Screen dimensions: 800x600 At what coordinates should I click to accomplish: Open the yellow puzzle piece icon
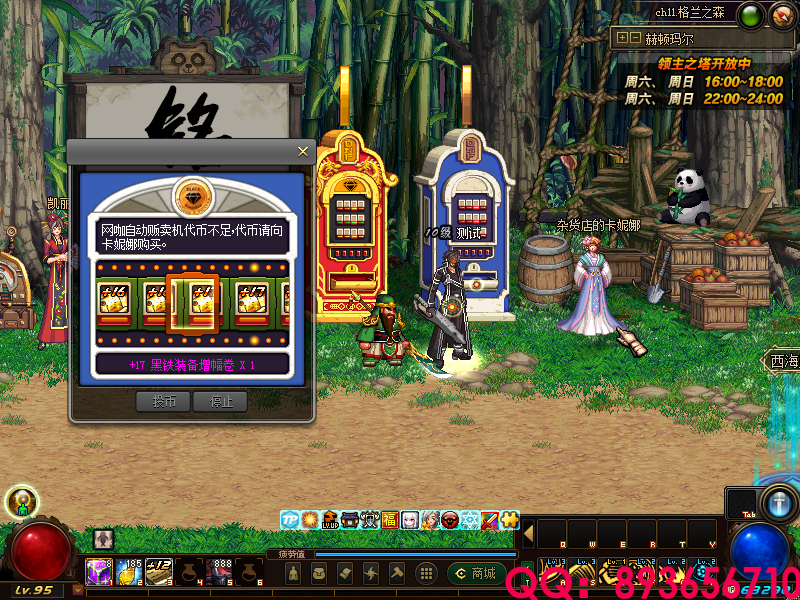pos(510,520)
